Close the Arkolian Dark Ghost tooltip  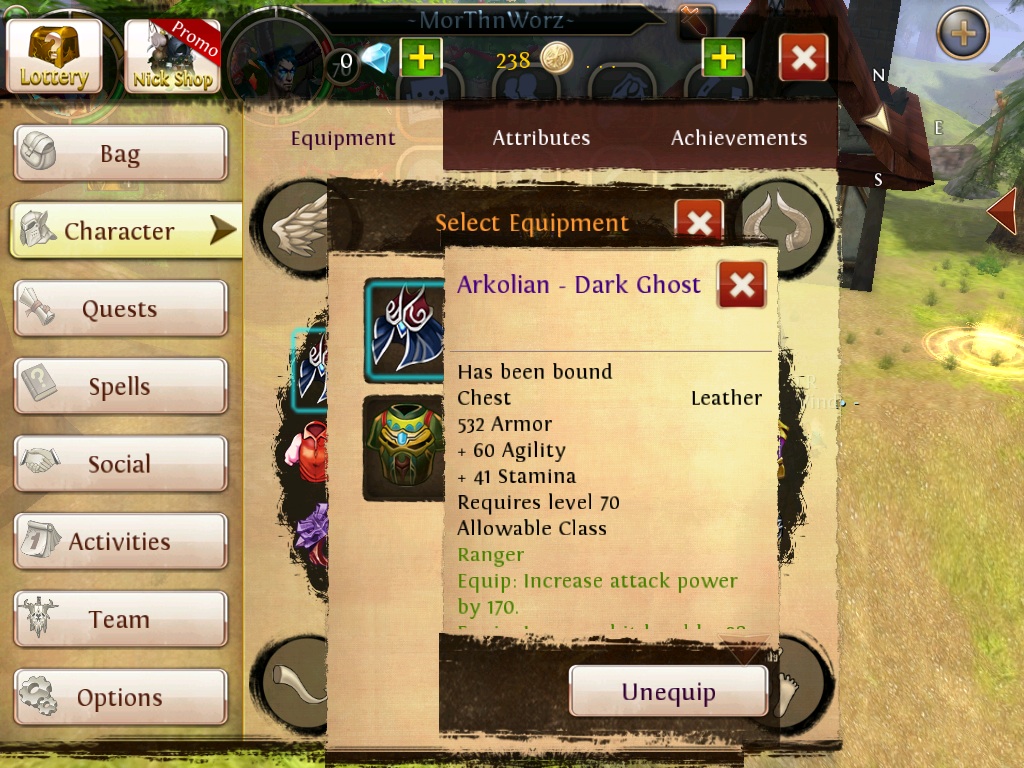point(741,285)
